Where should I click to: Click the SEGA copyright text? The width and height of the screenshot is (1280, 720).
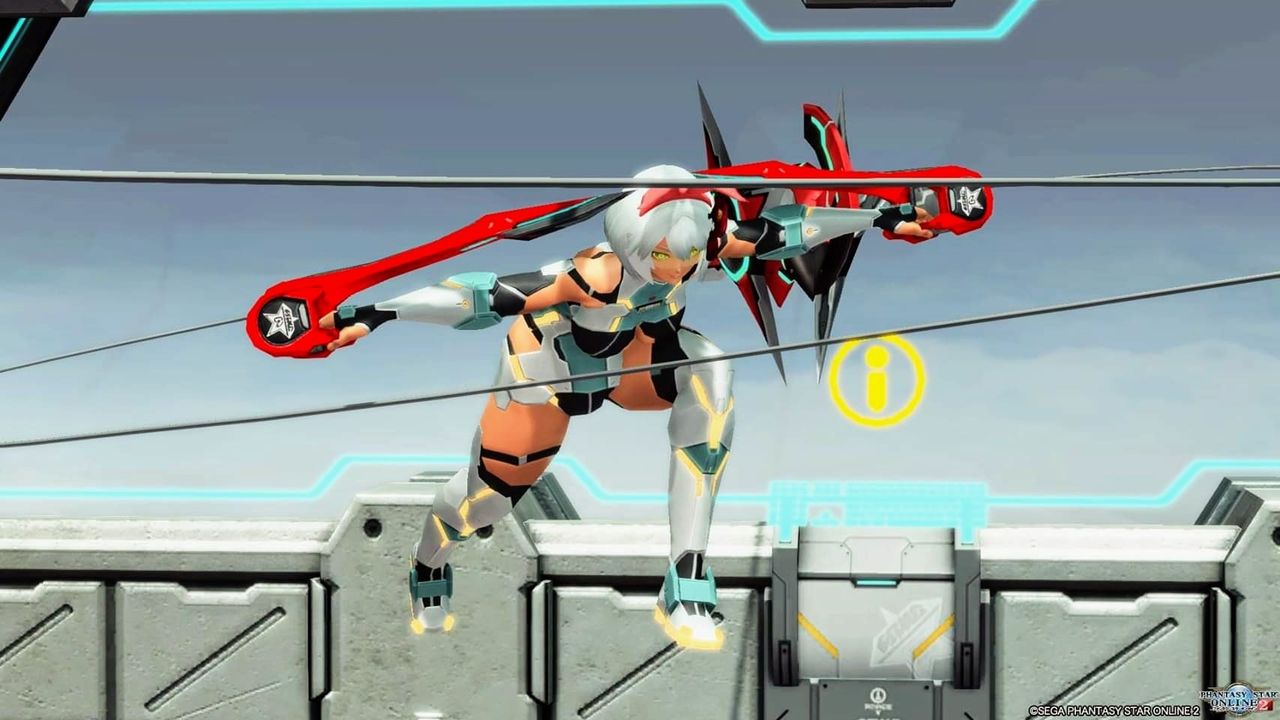pos(1110,710)
